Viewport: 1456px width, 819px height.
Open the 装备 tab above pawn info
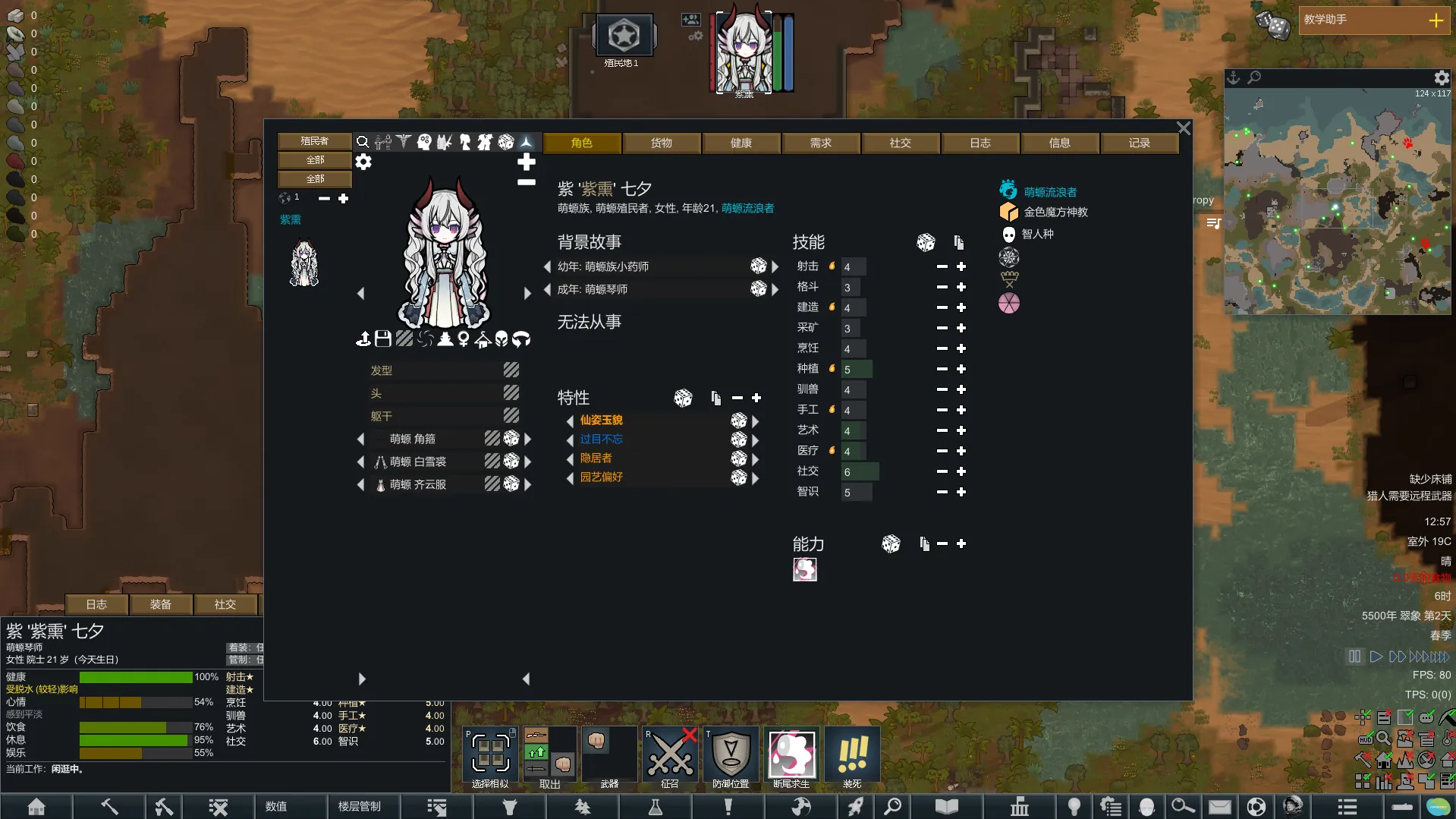coord(160,604)
